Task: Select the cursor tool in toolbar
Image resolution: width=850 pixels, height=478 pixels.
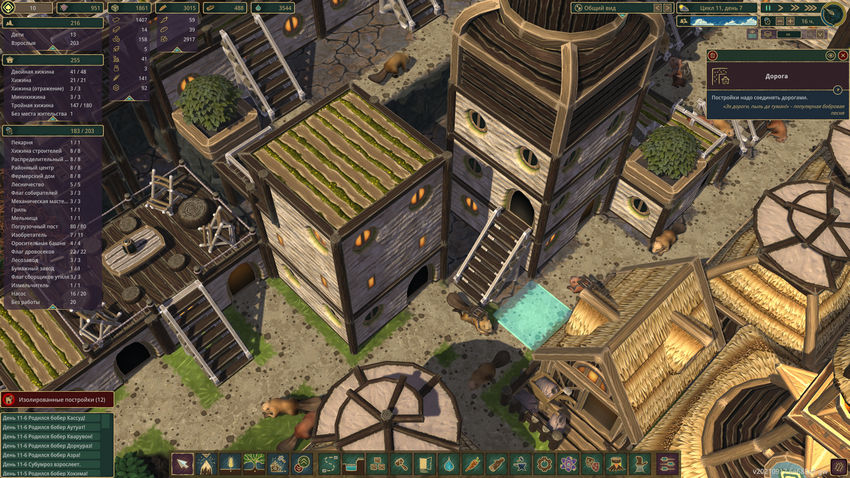Action: [x=183, y=464]
